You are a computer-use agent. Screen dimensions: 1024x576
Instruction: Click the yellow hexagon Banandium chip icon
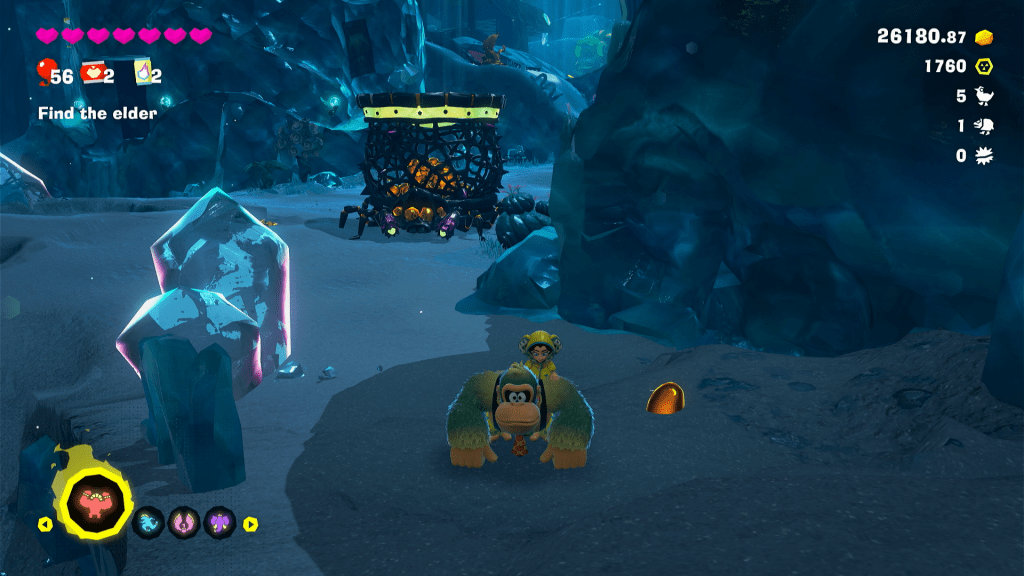pyautogui.click(x=985, y=66)
